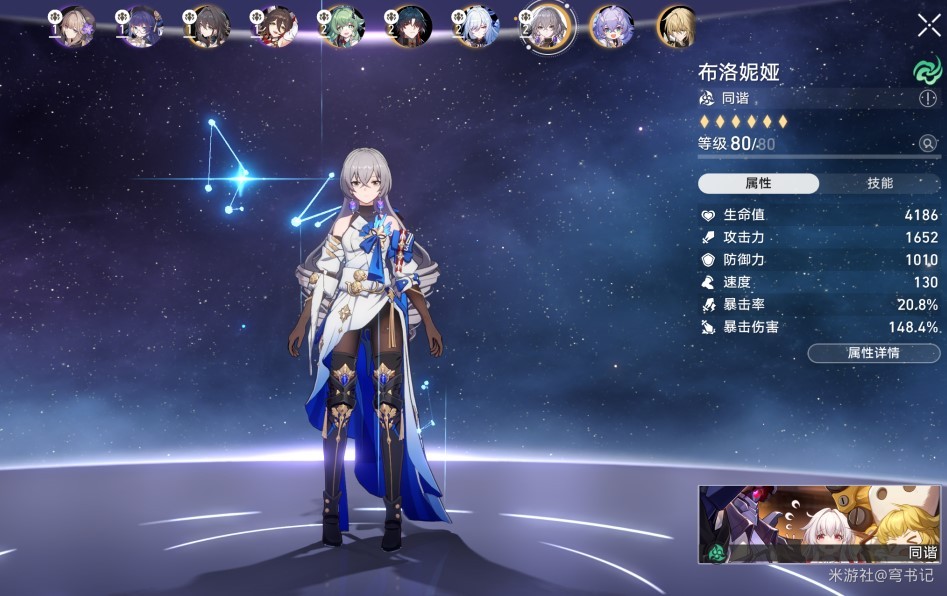Select the portrait with a purple flower hairpin
Screen dimensions: 947x596
point(75,27)
